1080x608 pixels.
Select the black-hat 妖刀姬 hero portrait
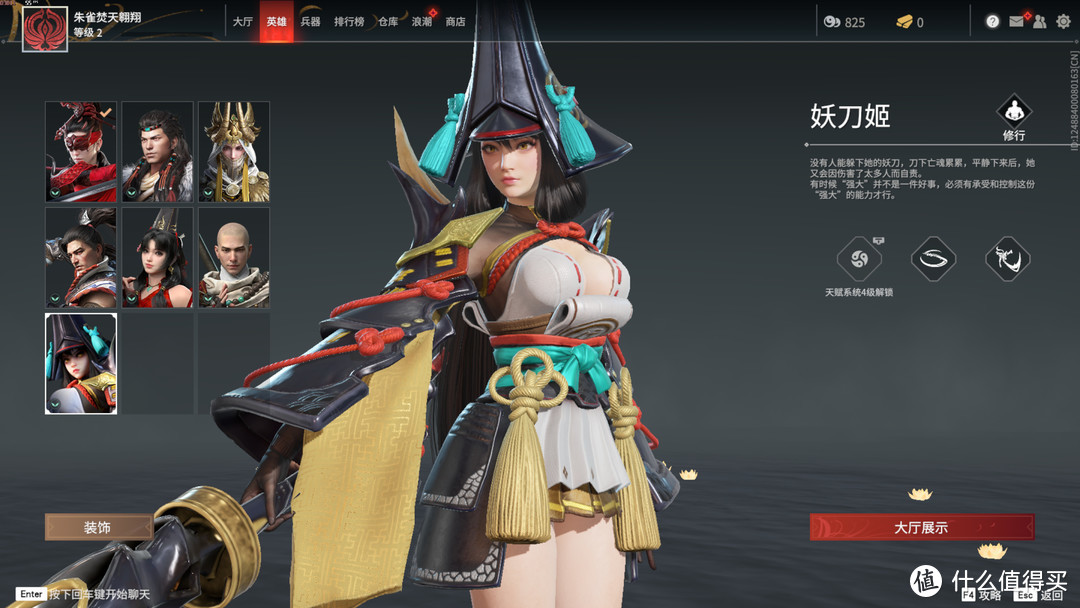click(81, 363)
